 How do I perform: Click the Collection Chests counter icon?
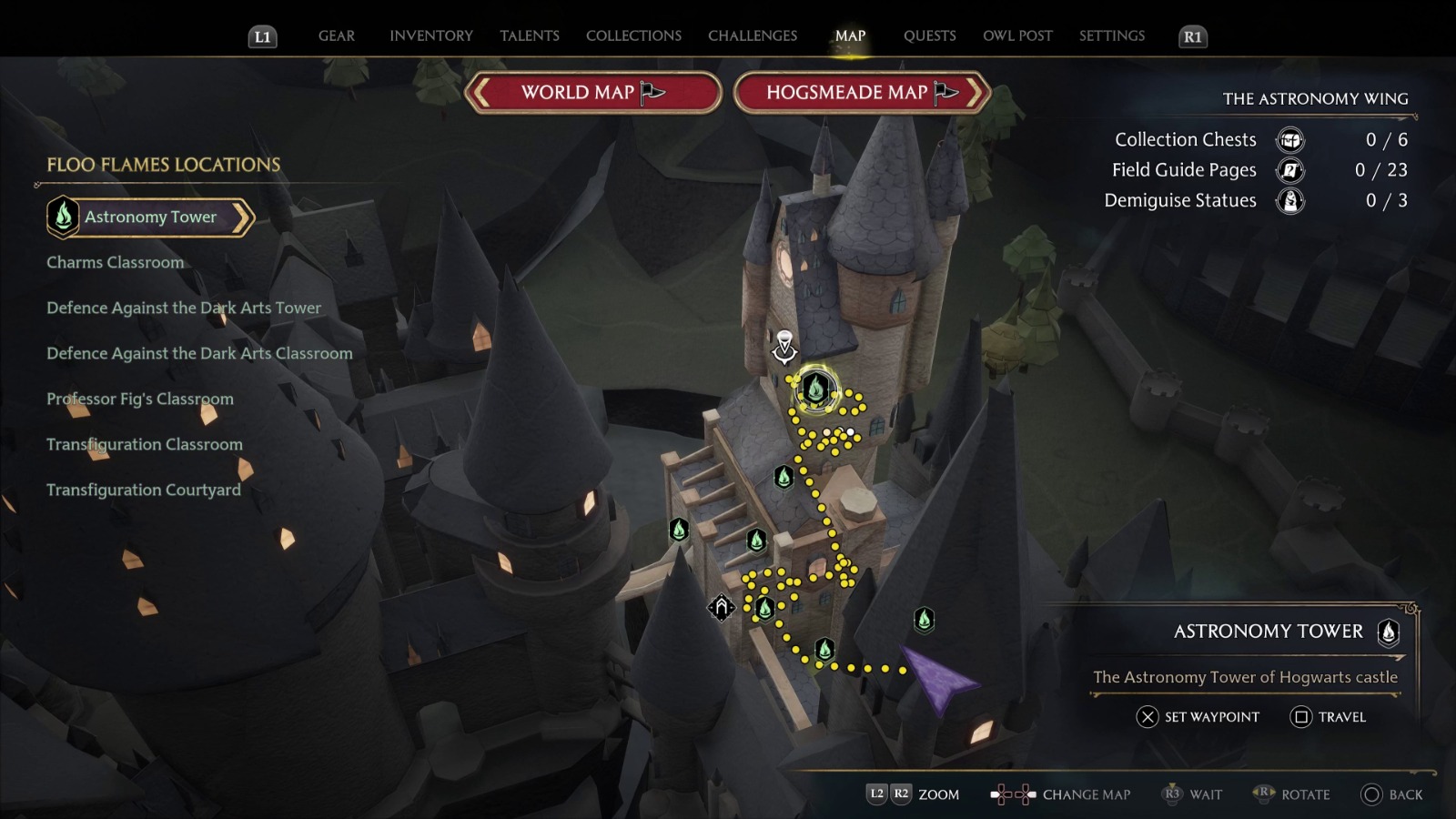(x=1289, y=140)
